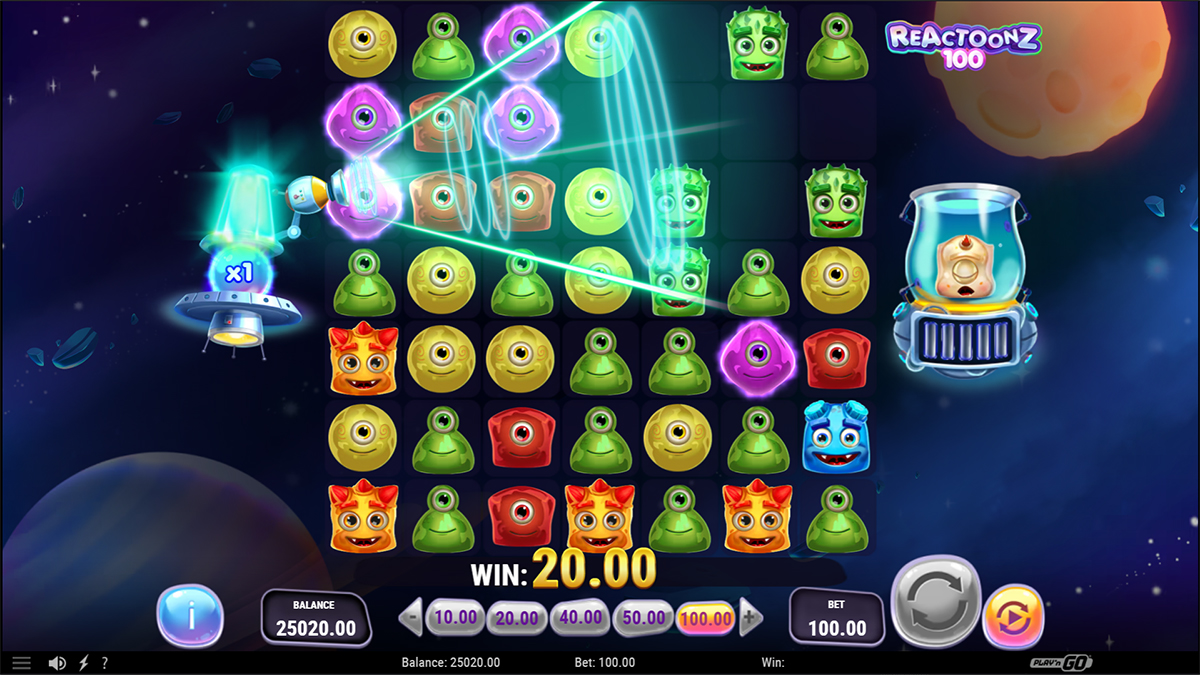The image size is (1200, 675).
Task: Select the 10.00 bet amount
Action: pyautogui.click(x=455, y=618)
